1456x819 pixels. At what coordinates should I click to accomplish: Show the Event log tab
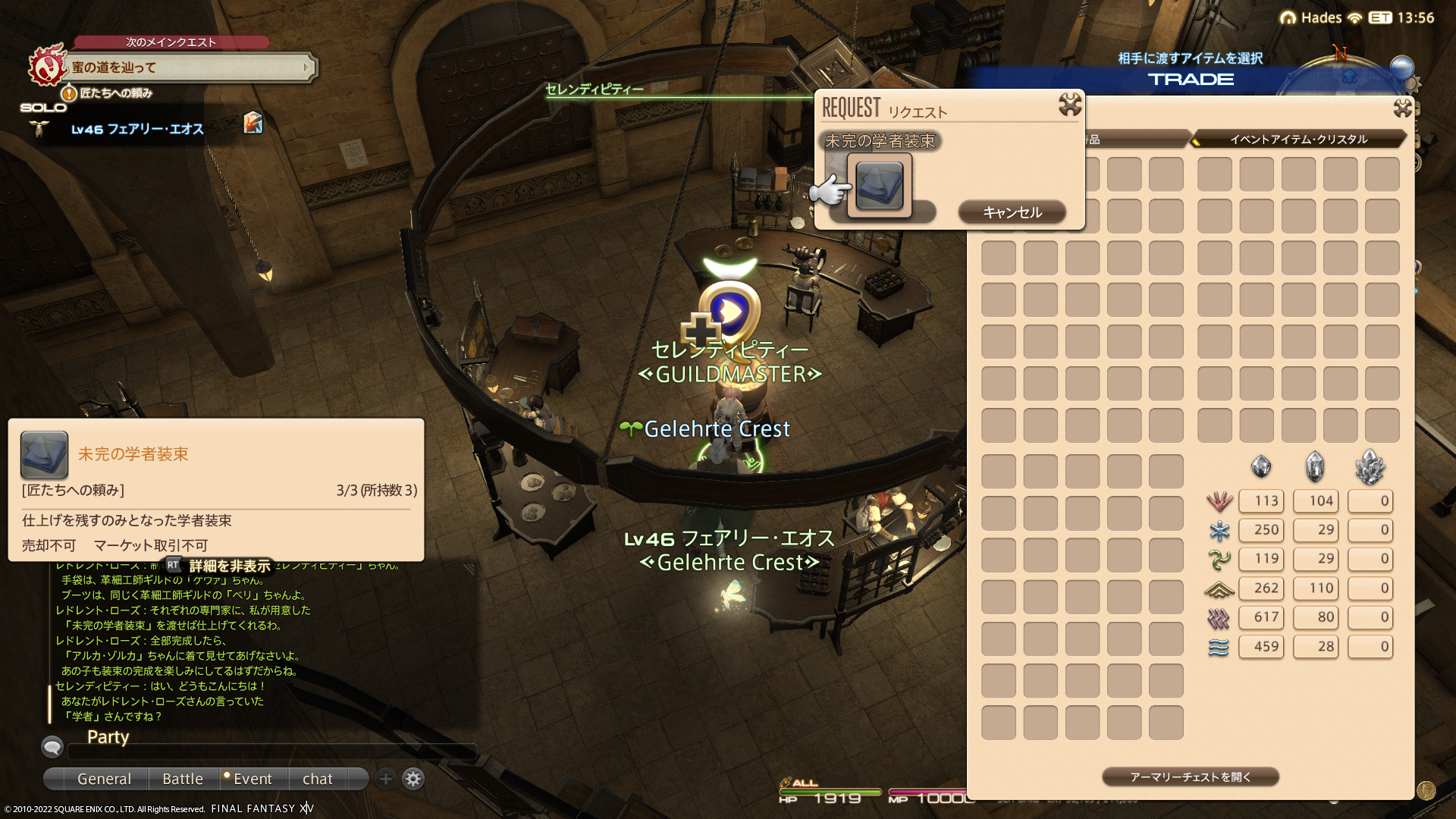click(x=252, y=779)
